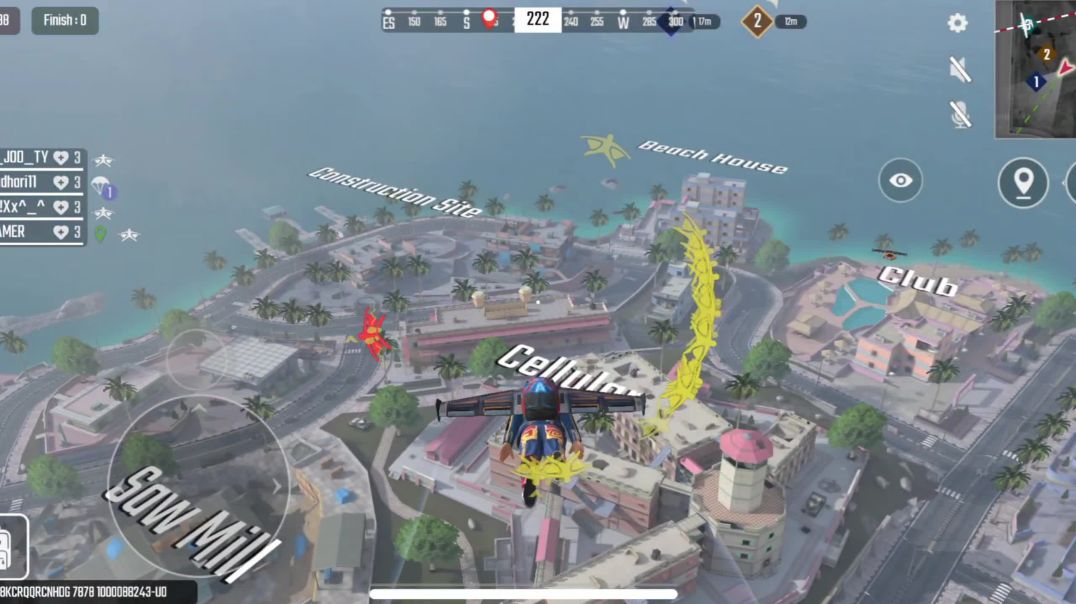Tap the movement joystick circle
The image size is (1076, 604).
pyautogui.click(x=197, y=485)
